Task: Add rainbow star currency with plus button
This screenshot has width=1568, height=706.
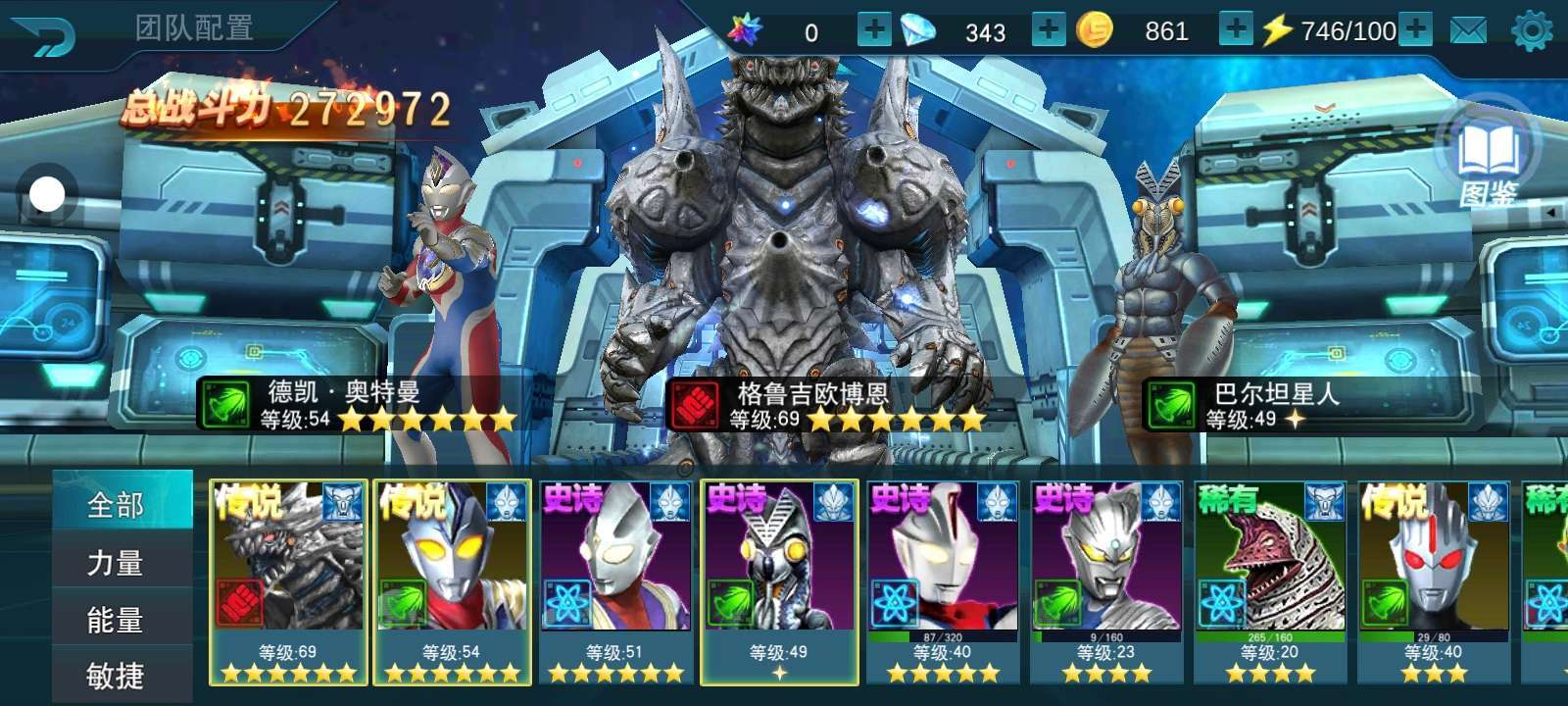Action: point(873,30)
